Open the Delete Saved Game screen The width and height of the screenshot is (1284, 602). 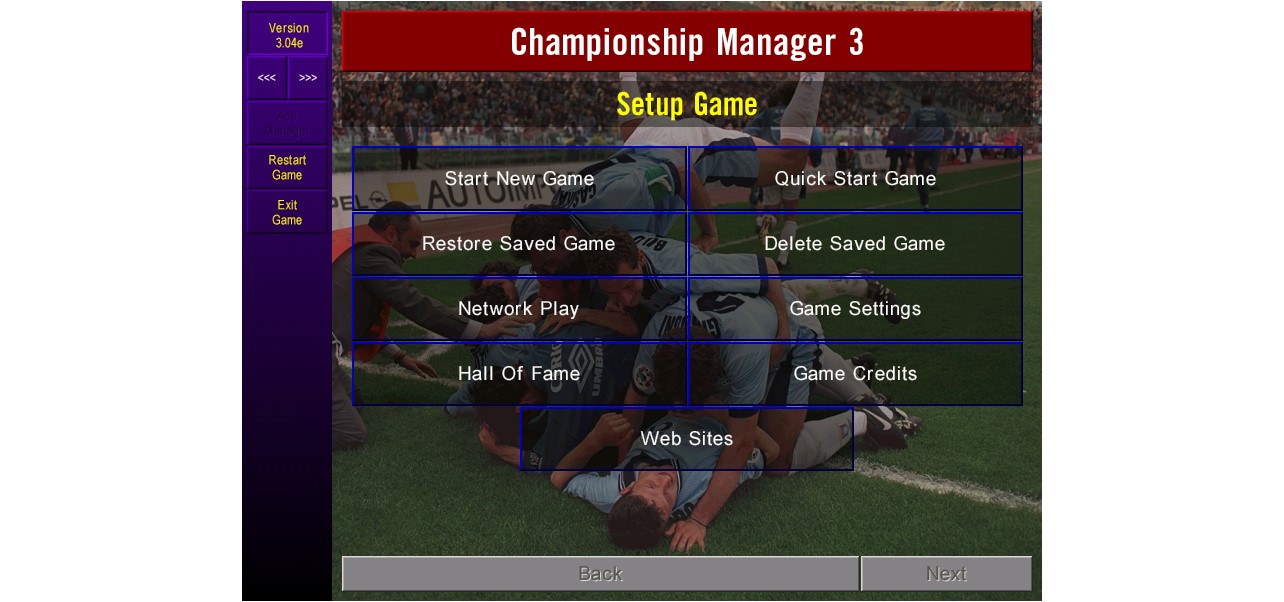pyautogui.click(x=855, y=244)
